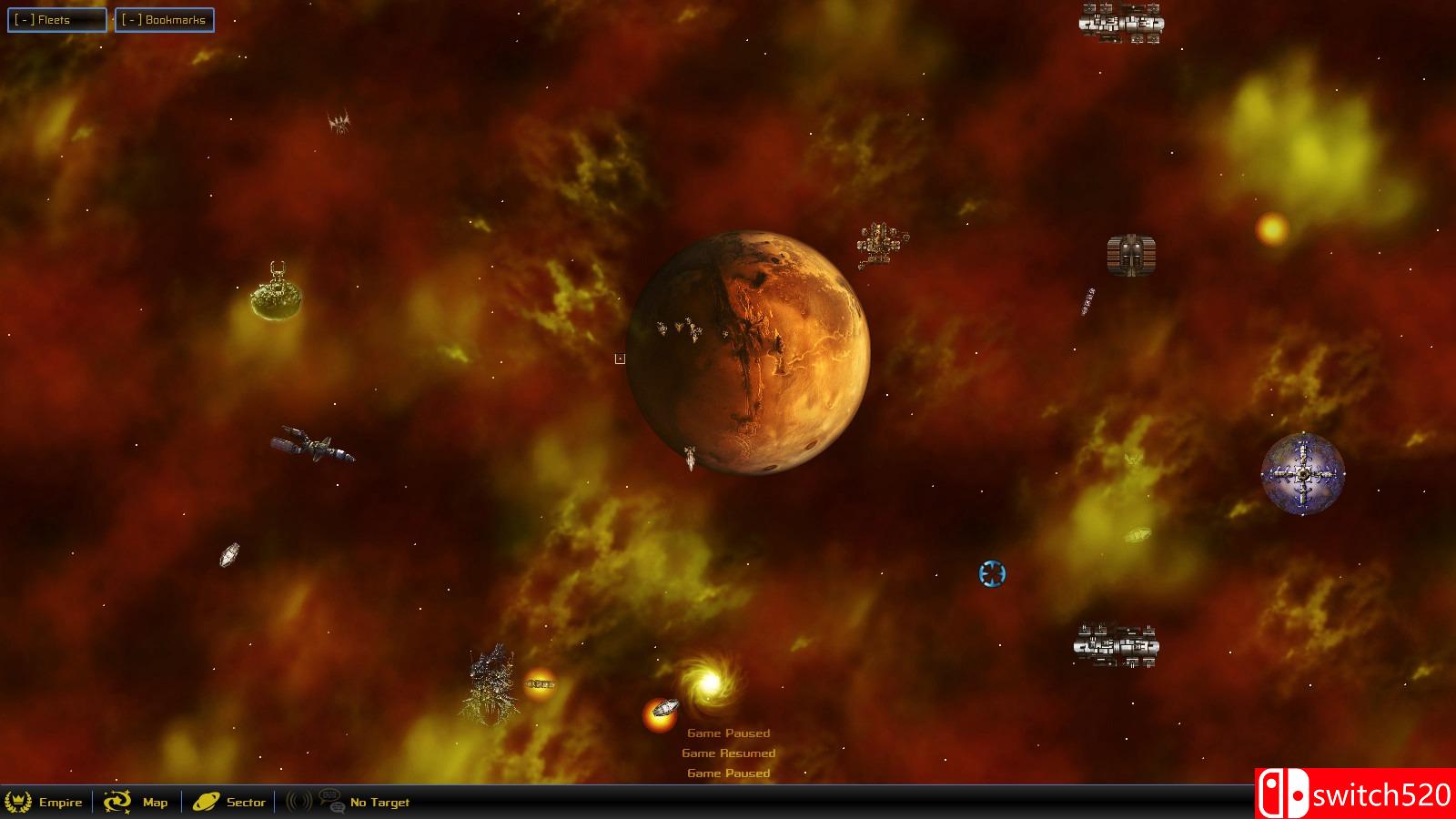The image size is (1456, 819).
Task: Click the ringed planet Sector icon
Action: [207, 803]
